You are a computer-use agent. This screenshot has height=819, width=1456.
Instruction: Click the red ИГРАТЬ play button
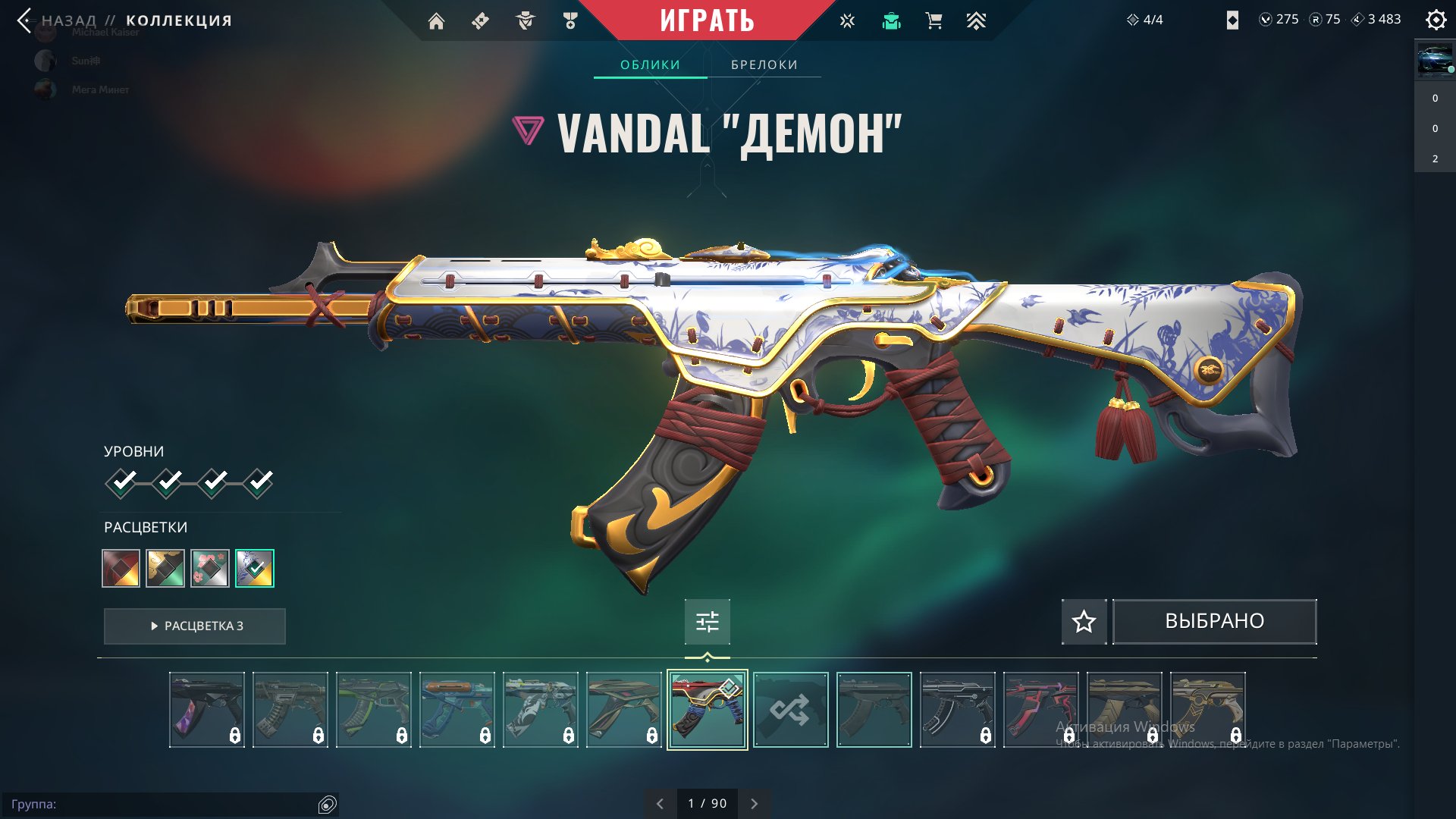click(707, 20)
